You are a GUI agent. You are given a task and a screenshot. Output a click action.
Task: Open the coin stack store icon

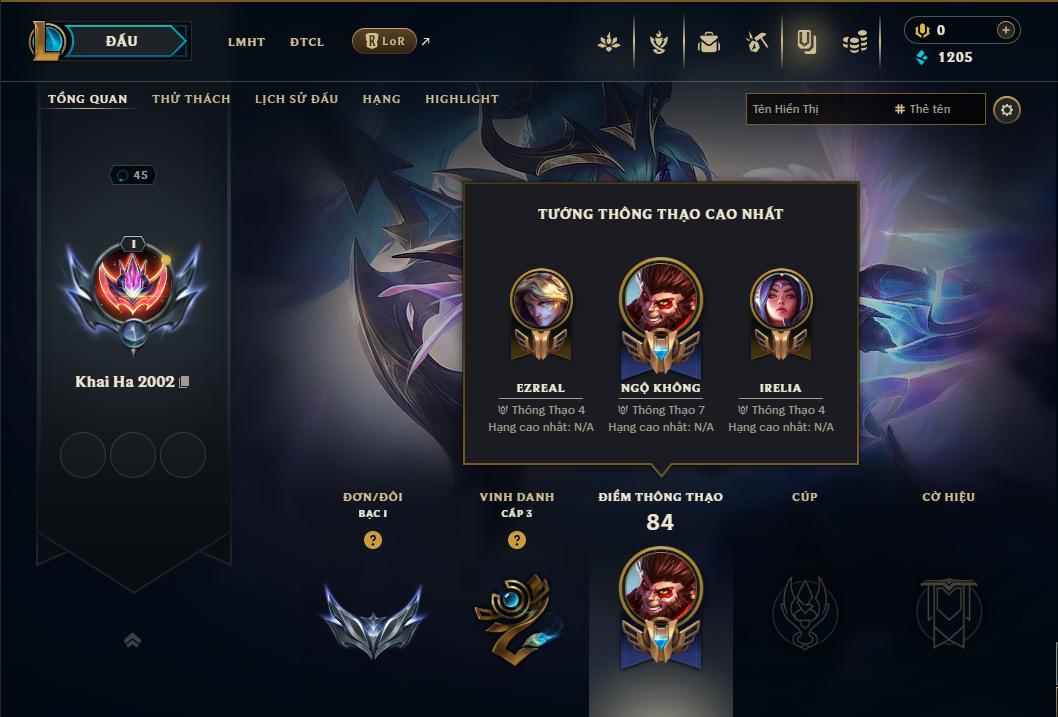[x=854, y=42]
